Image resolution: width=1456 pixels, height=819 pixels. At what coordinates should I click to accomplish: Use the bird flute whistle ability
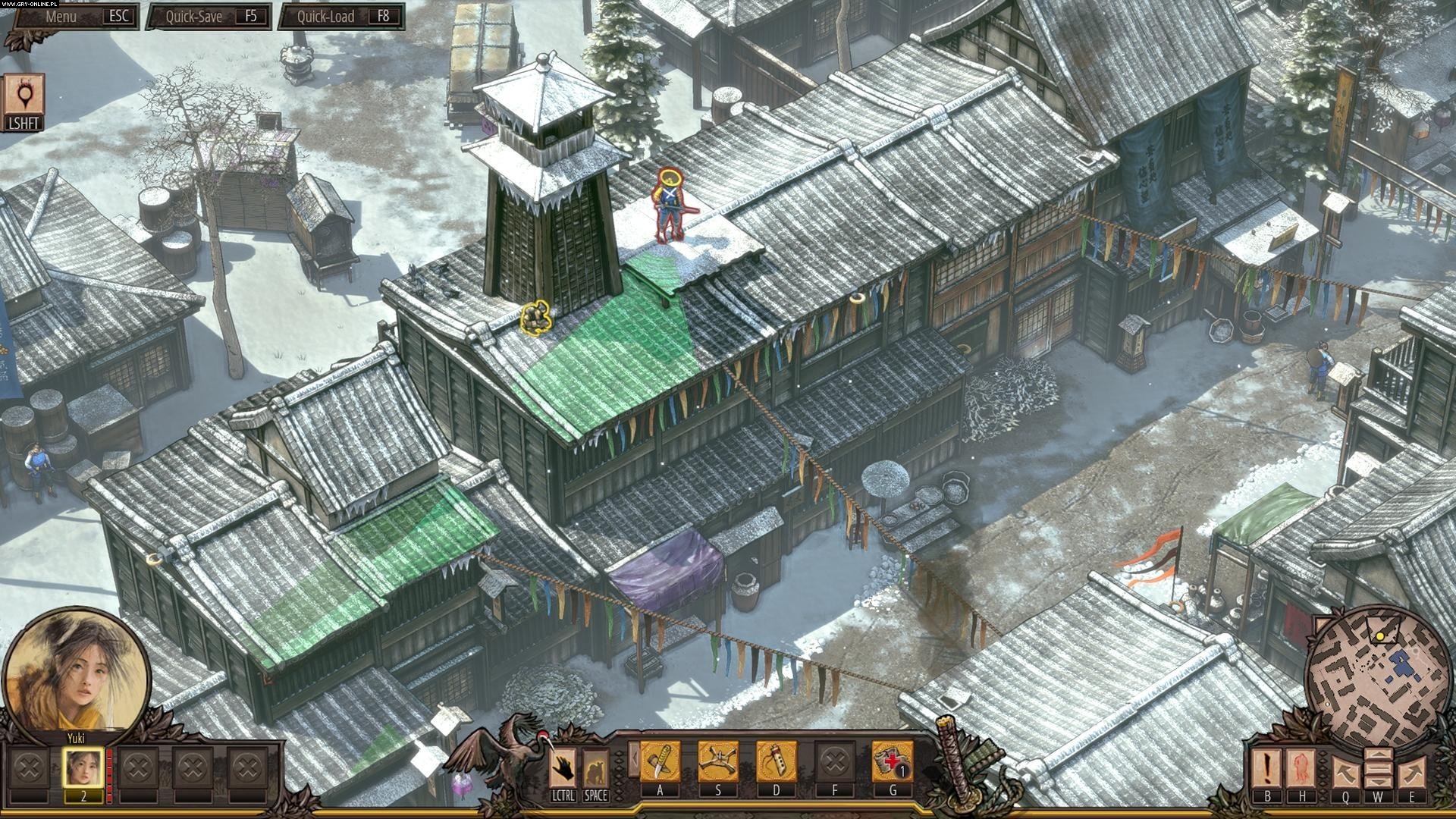(777, 761)
